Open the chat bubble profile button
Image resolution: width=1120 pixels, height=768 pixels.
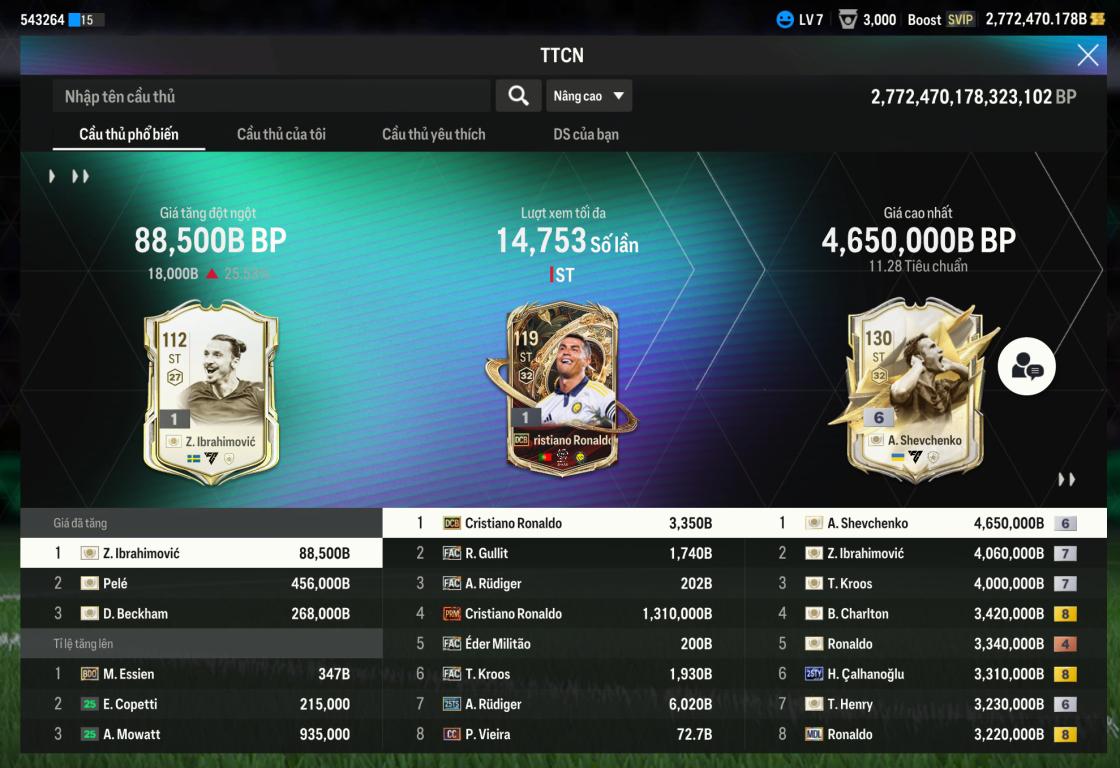coord(1026,367)
